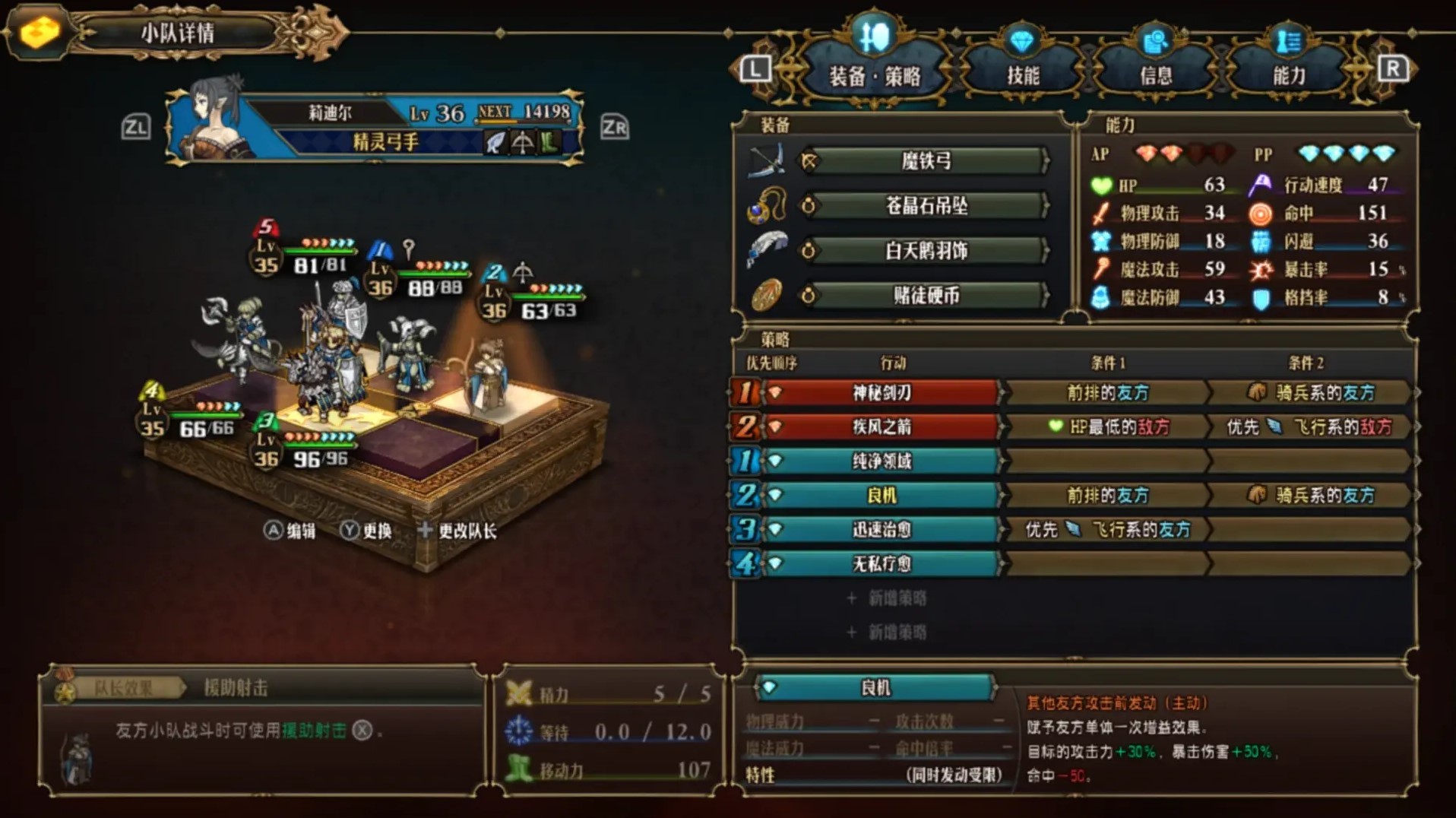The width and height of the screenshot is (1456, 818).
Task: Click the 行动速度 speed stat icon
Action: (1261, 185)
